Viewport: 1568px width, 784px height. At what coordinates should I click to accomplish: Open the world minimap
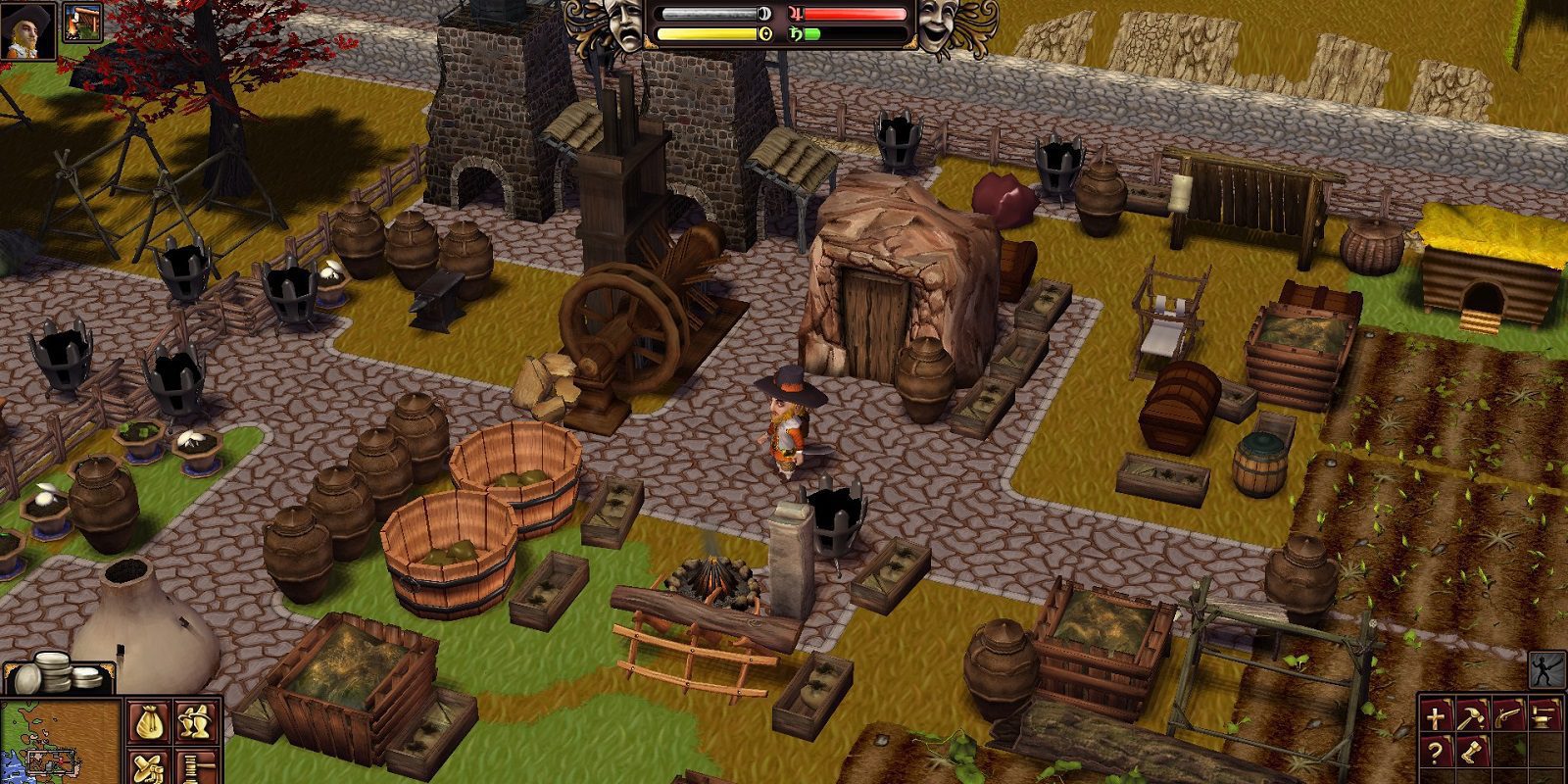[x=59, y=742]
